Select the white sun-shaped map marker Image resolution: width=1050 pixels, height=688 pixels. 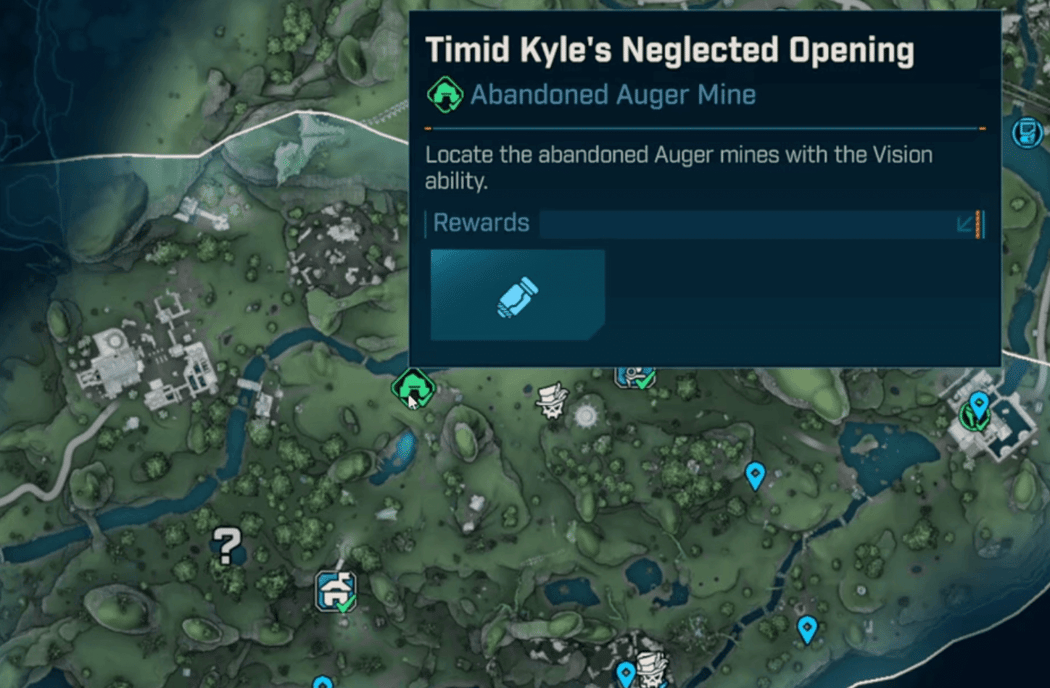pyautogui.click(x=586, y=413)
